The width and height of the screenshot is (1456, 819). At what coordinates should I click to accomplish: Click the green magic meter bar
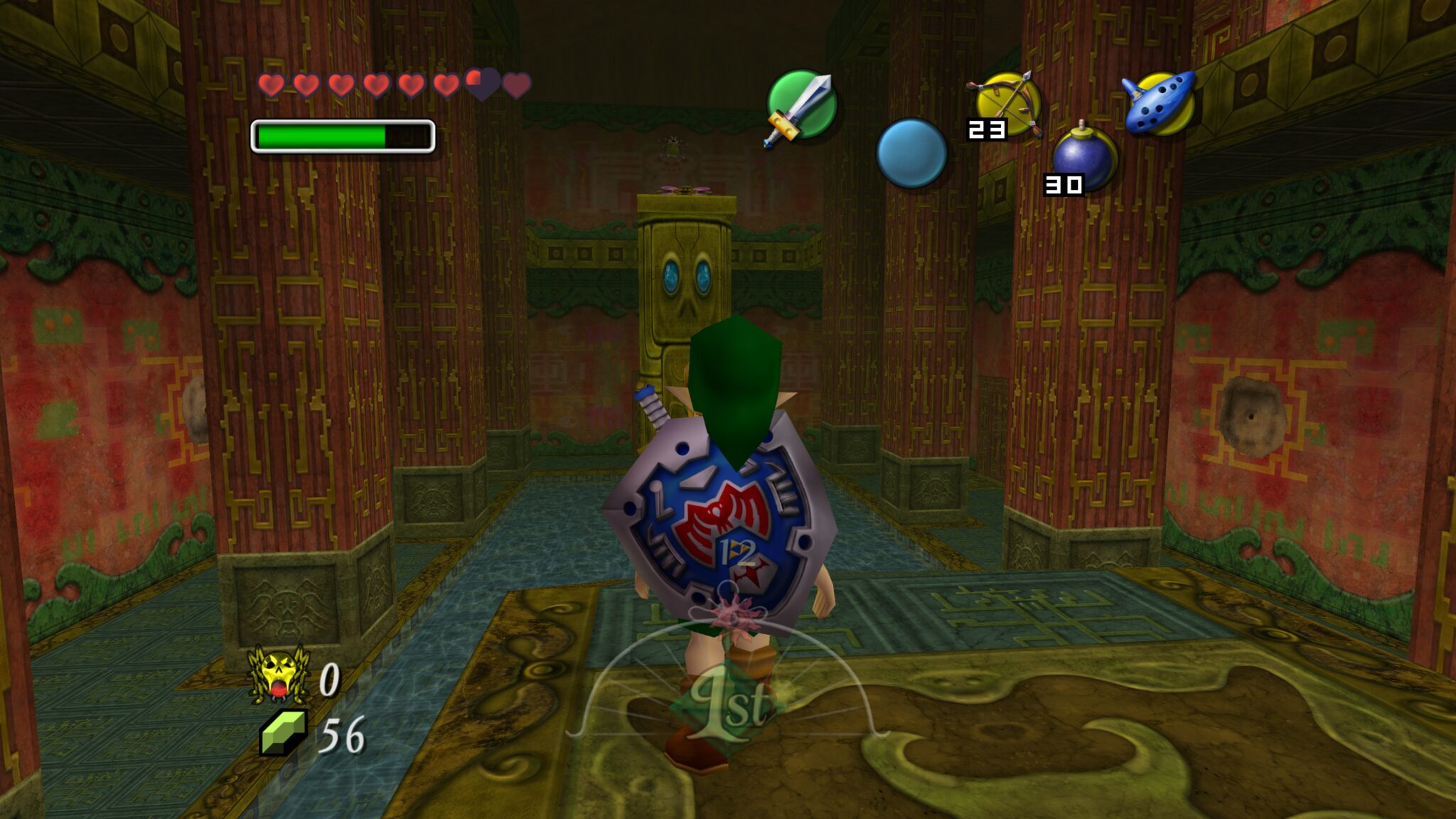pos(320,135)
